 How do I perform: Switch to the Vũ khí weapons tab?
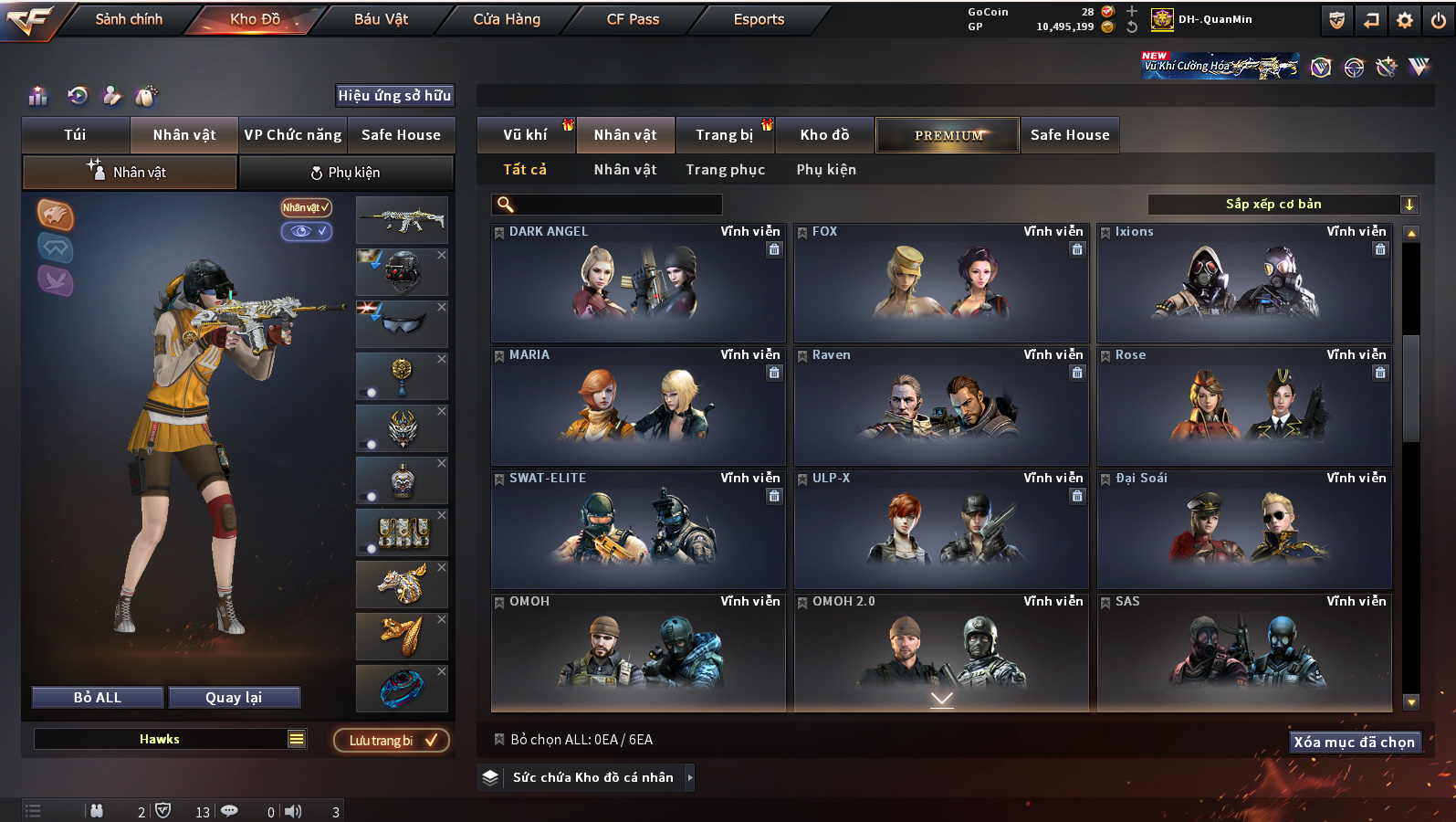coord(525,135)
